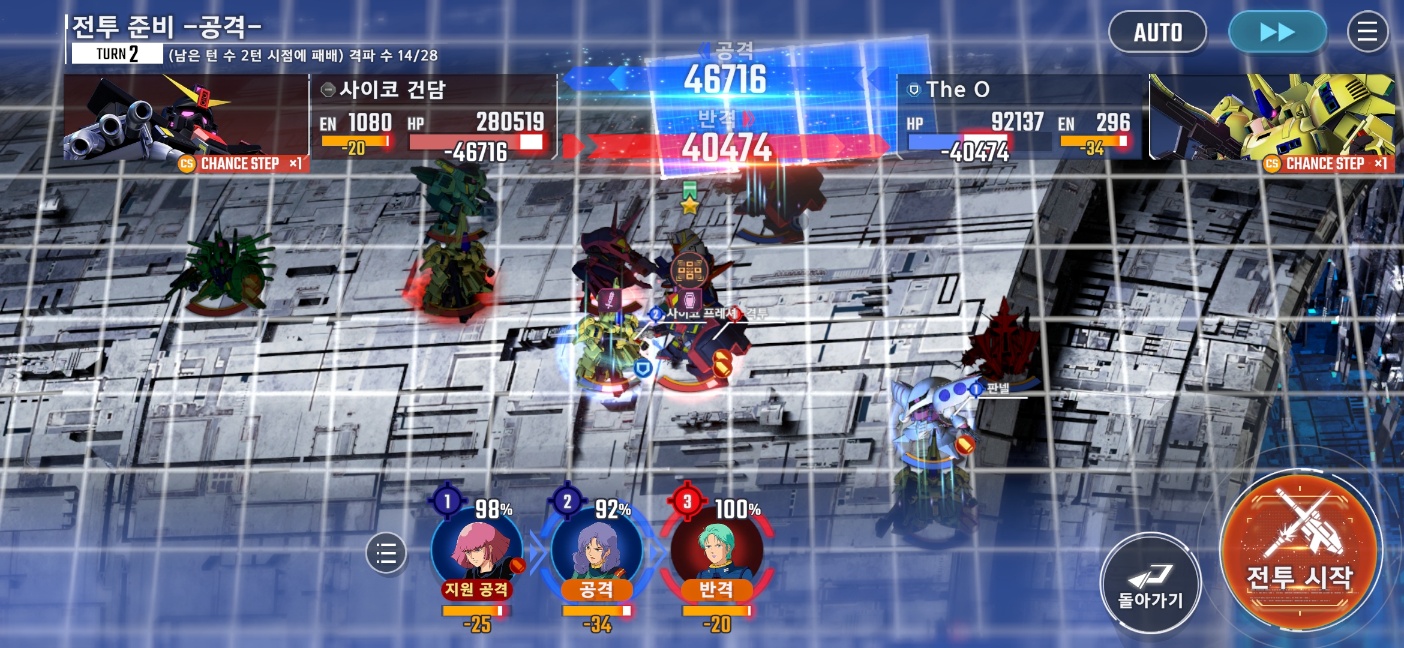Start the battle with 전투 시작

pyautogui.click(x=1300, y=551)
